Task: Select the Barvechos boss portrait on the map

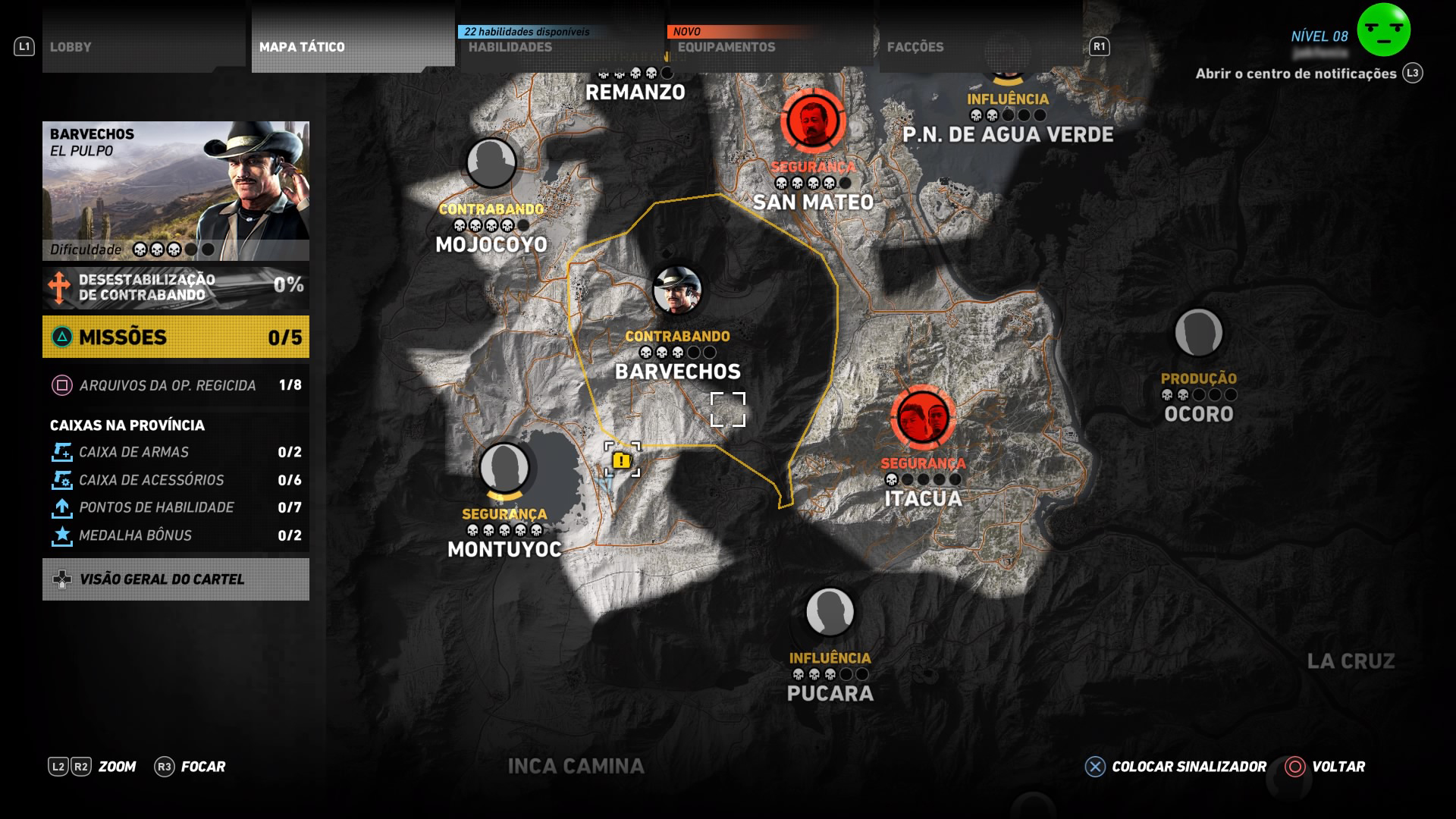Action: [x=679, y=290]
